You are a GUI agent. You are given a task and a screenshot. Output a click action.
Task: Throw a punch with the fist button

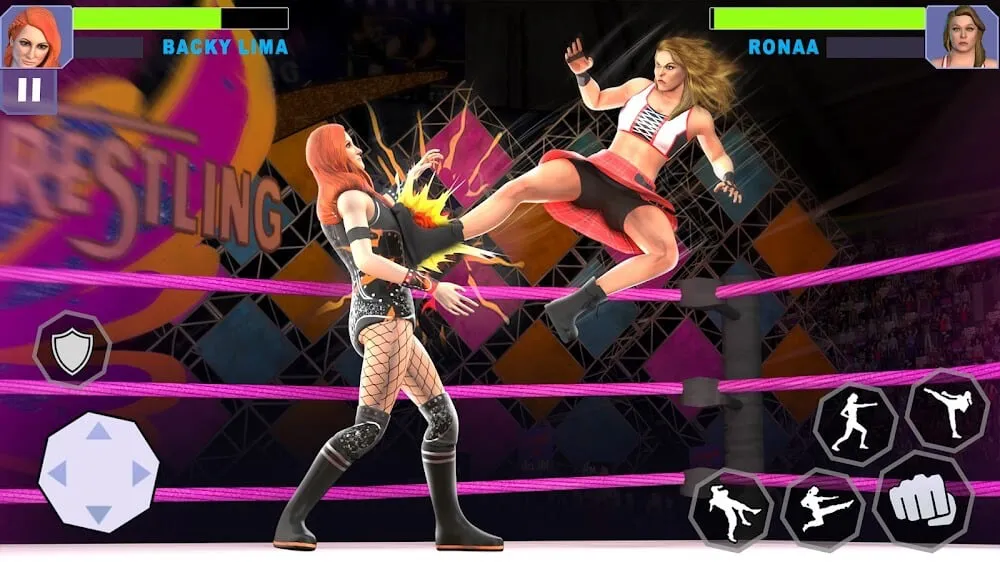(922, 501)
